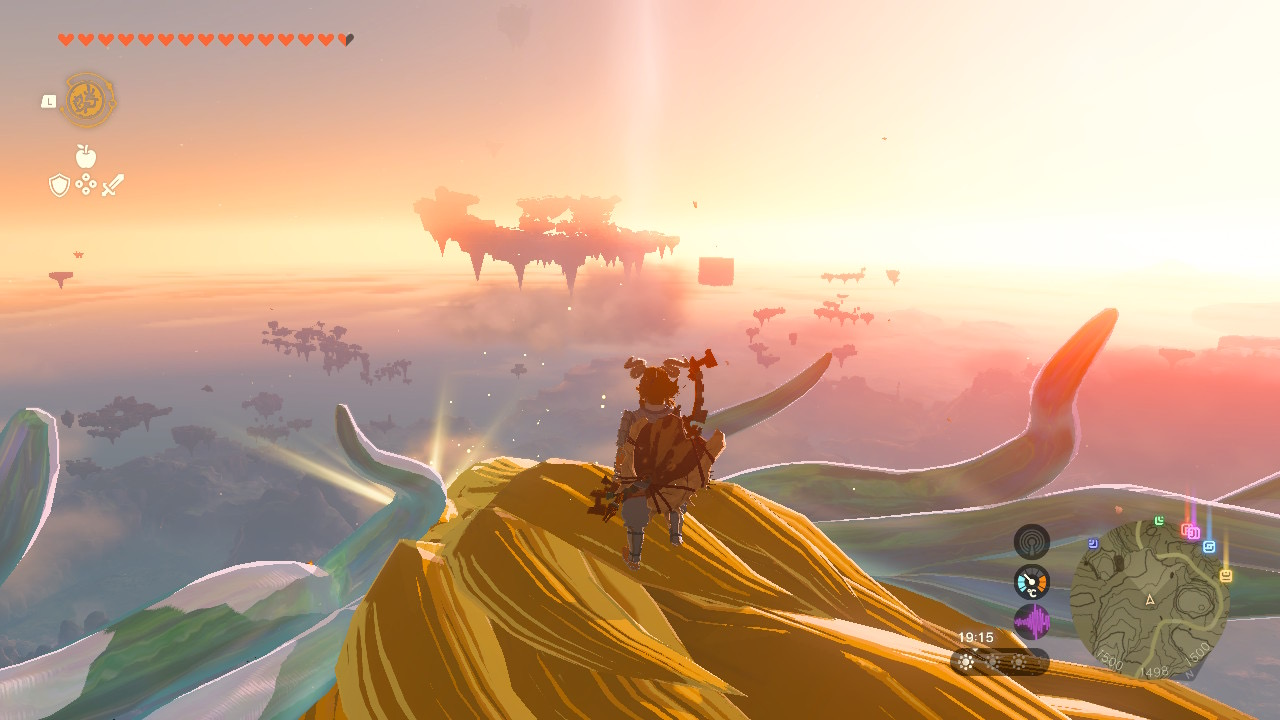1280x720 pixels.
Task: Select the yellow stamp marker on minimap
Action: pyautogui.click(x=1225, y=576)
